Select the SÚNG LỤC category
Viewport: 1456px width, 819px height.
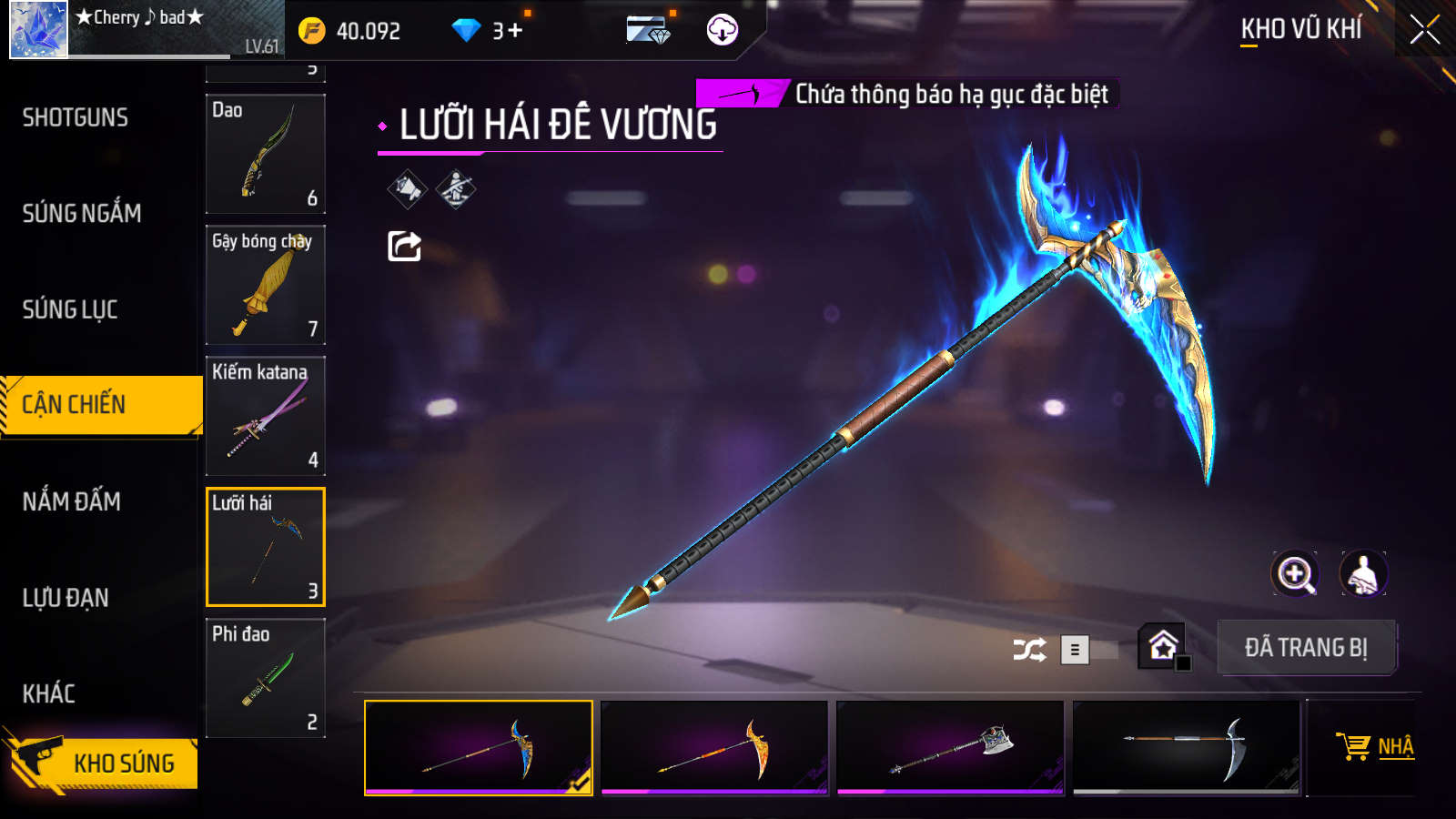tap(70, 309)
